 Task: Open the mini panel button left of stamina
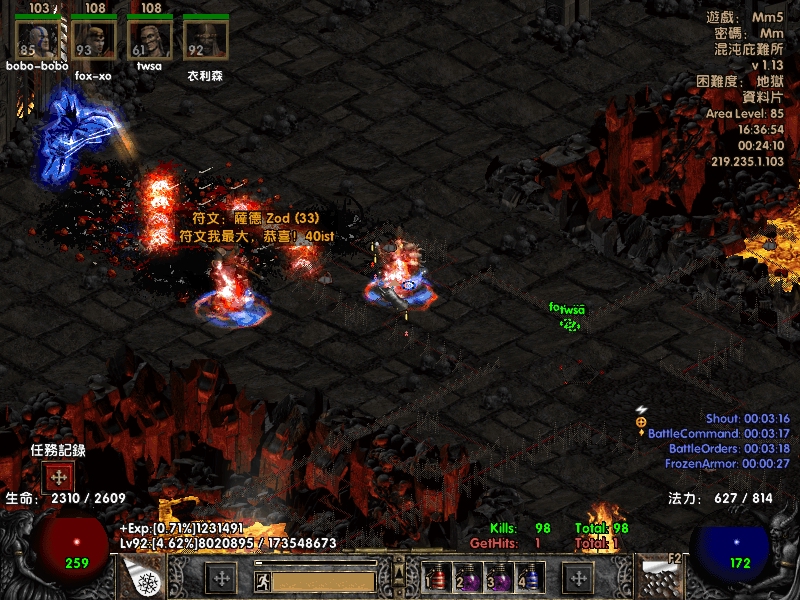(x=220, y=577)
